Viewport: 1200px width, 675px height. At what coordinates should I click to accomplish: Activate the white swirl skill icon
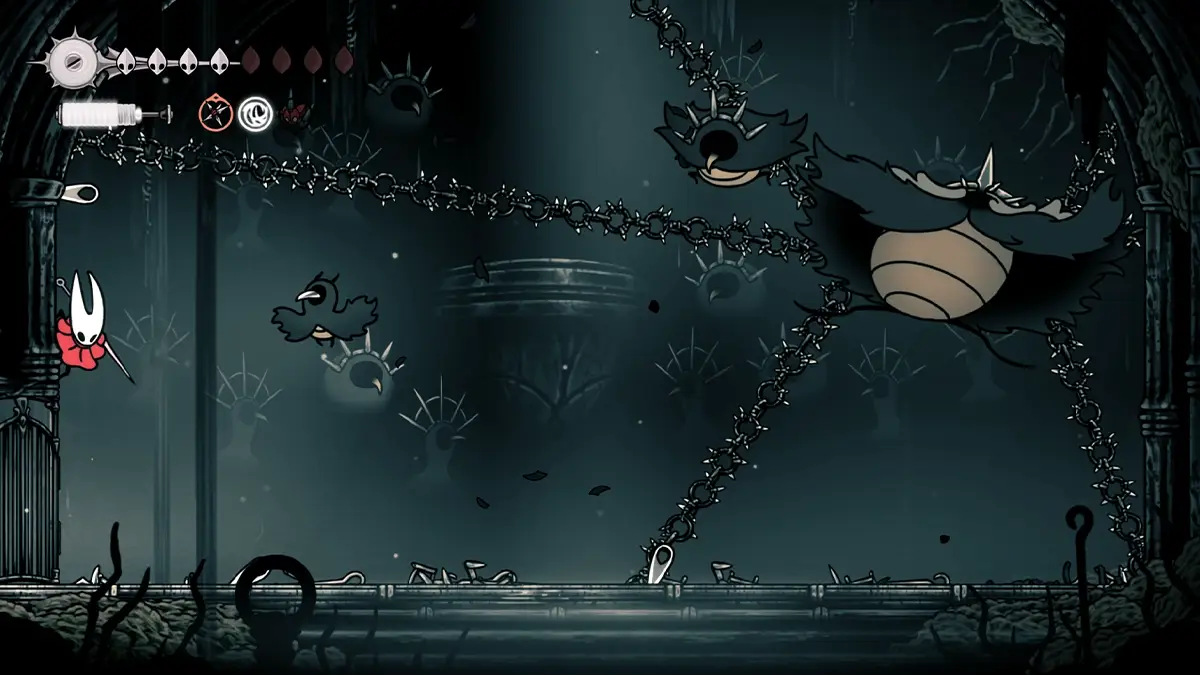255,114
